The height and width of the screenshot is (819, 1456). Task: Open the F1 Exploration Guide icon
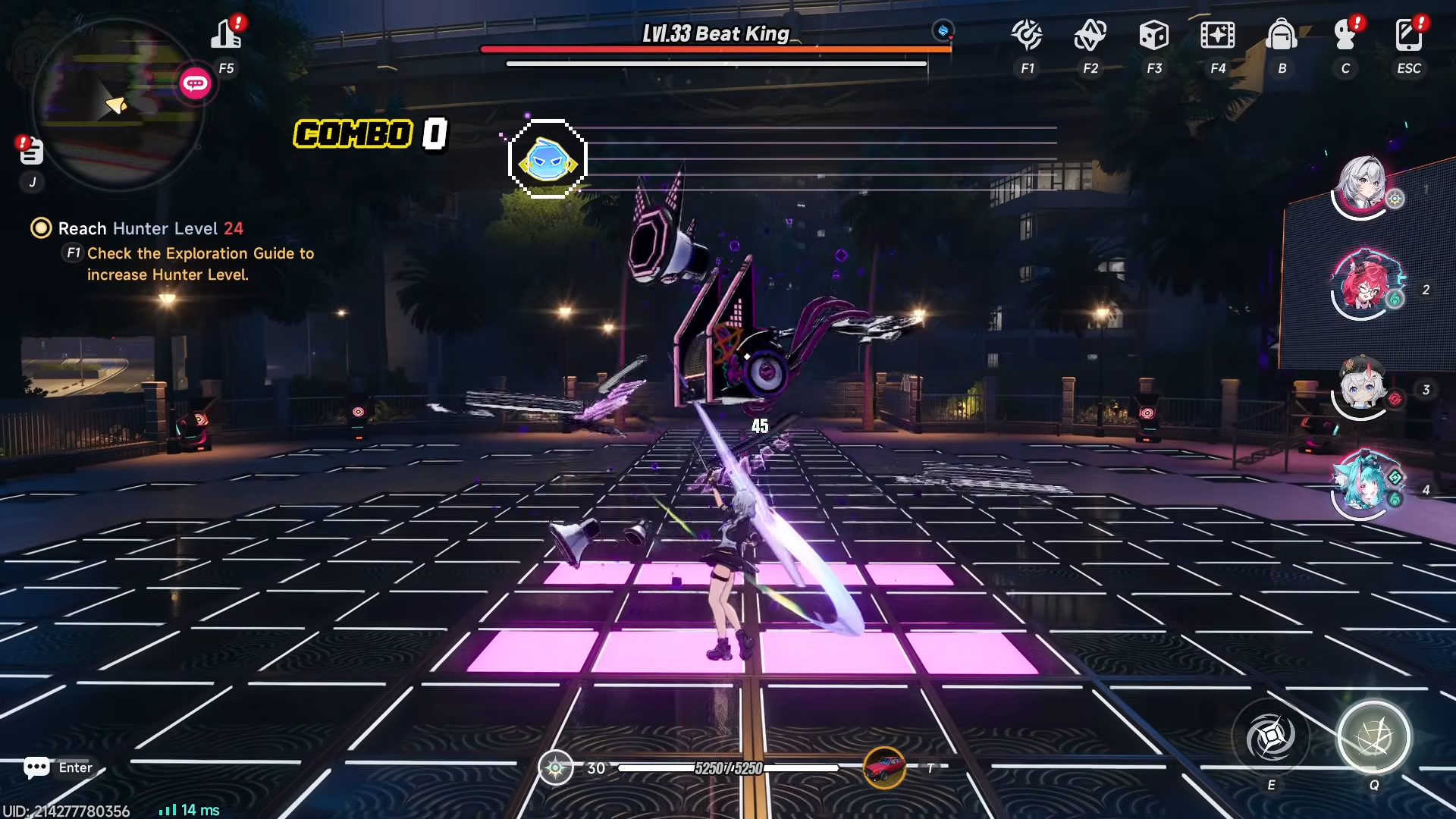pyautogui.click(x=1027, y=35)
